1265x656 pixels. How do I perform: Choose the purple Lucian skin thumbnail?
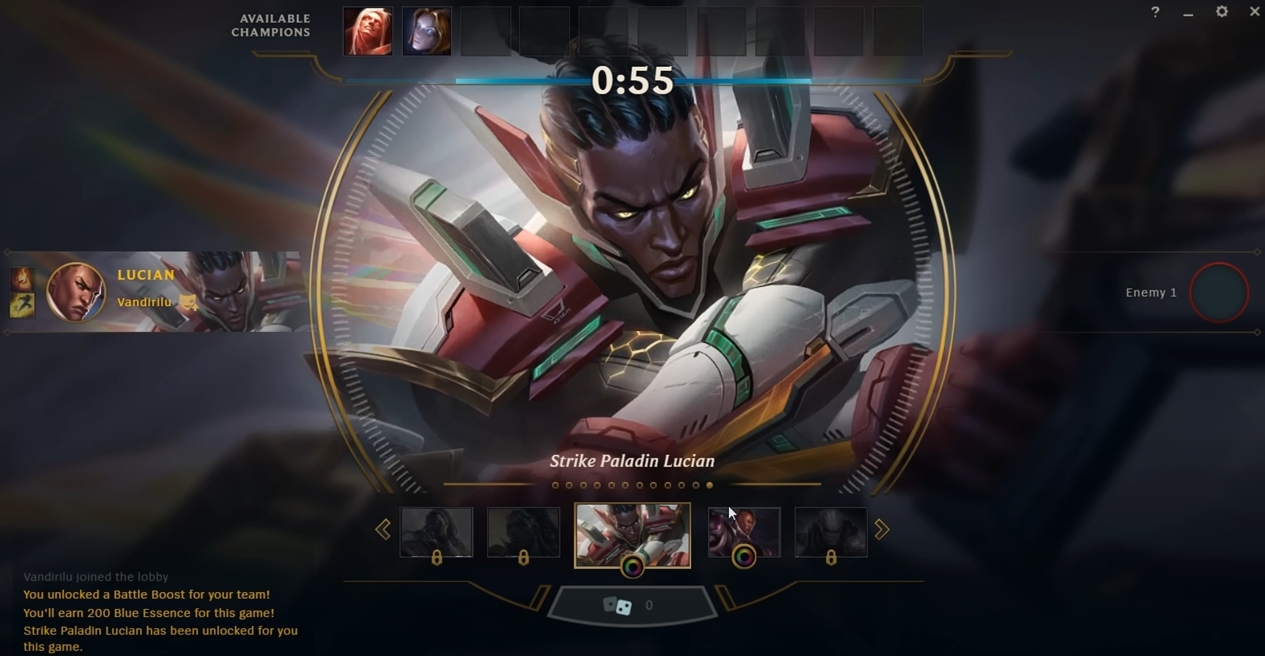pos(744,529)
